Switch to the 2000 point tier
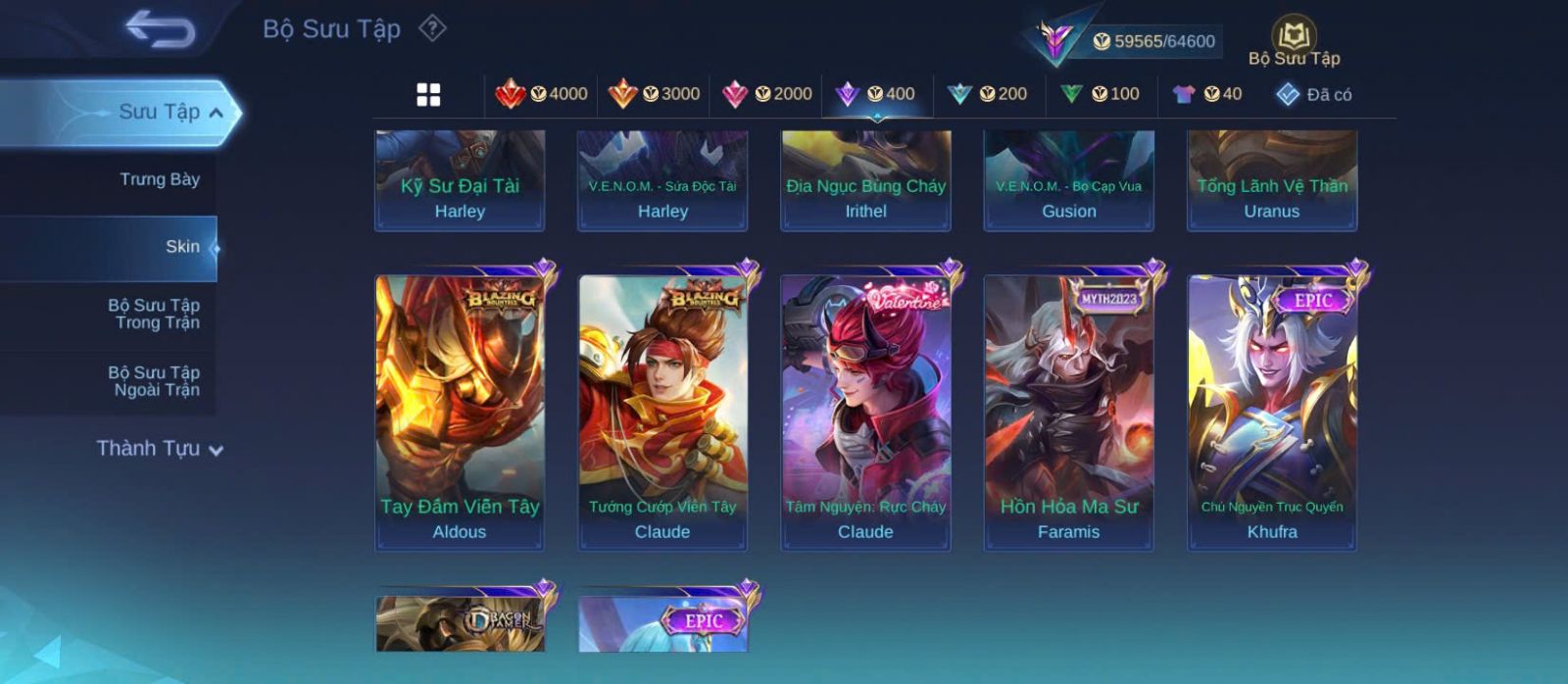 766,94
